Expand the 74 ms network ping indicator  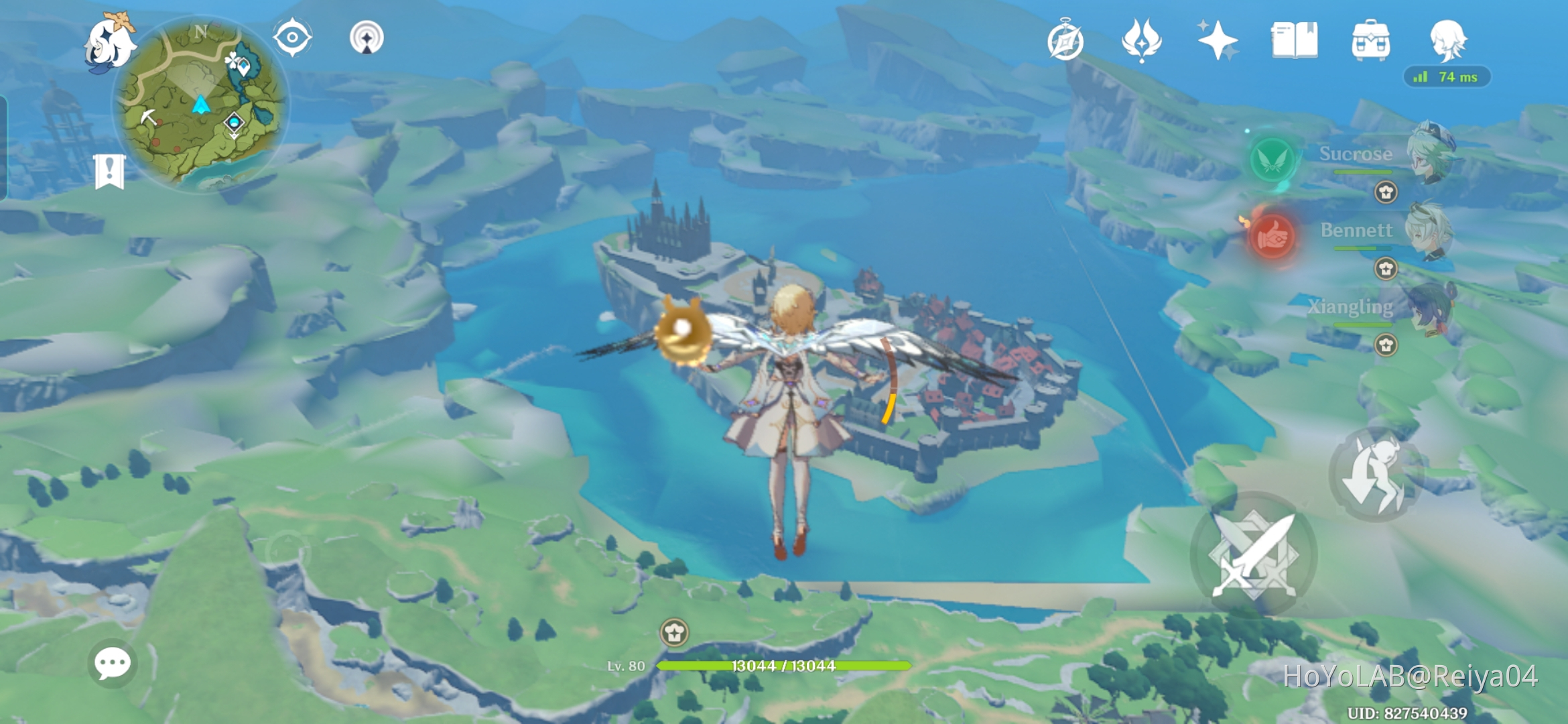pos(1447,76)
